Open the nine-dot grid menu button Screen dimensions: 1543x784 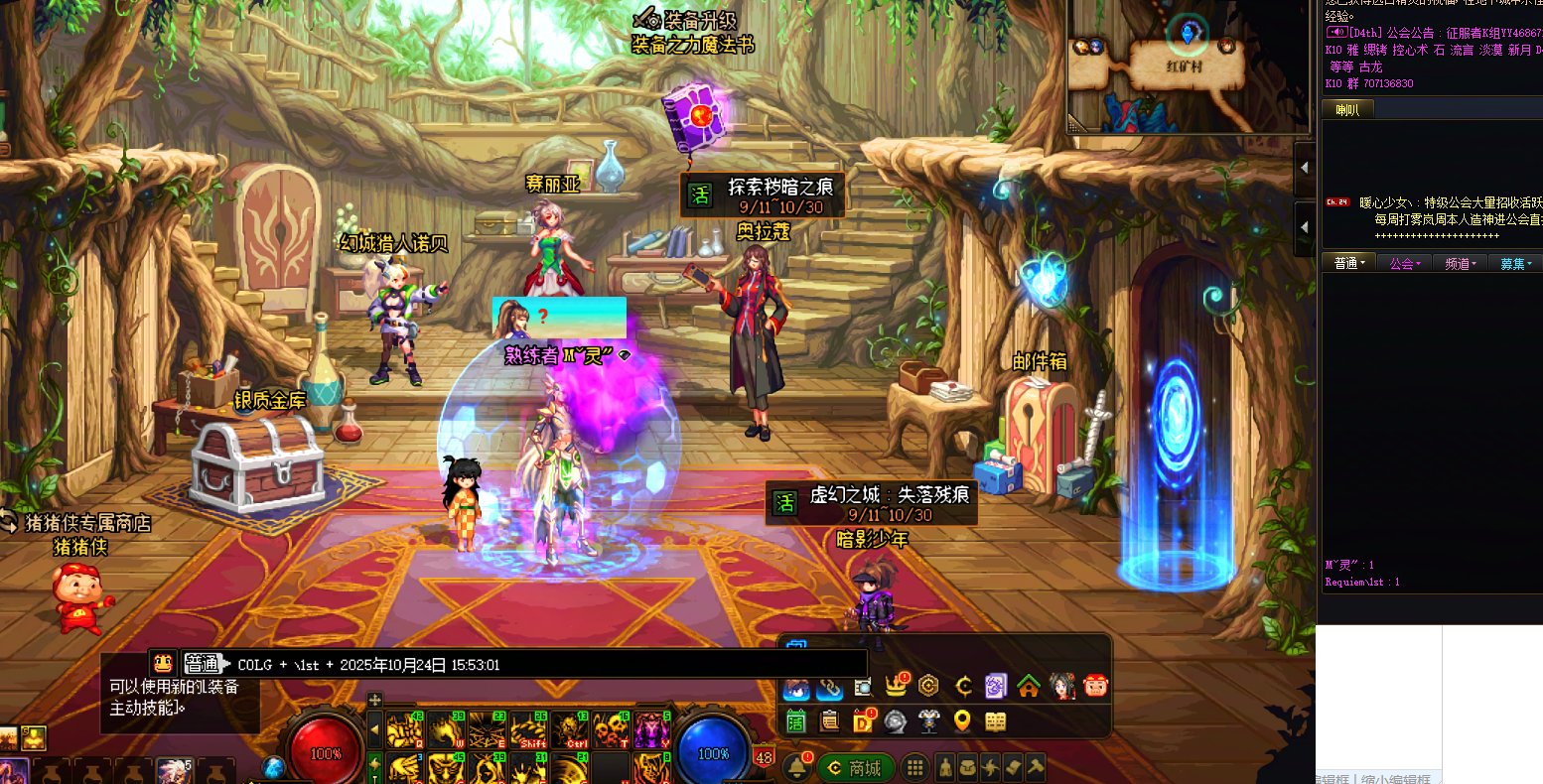(x=915, y=768)
